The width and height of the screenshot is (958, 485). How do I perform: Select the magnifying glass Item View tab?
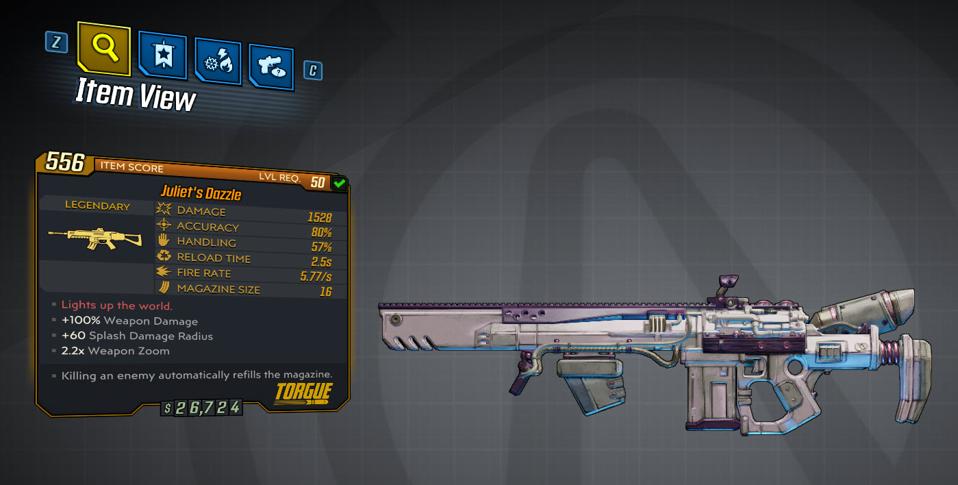(105, 47)
